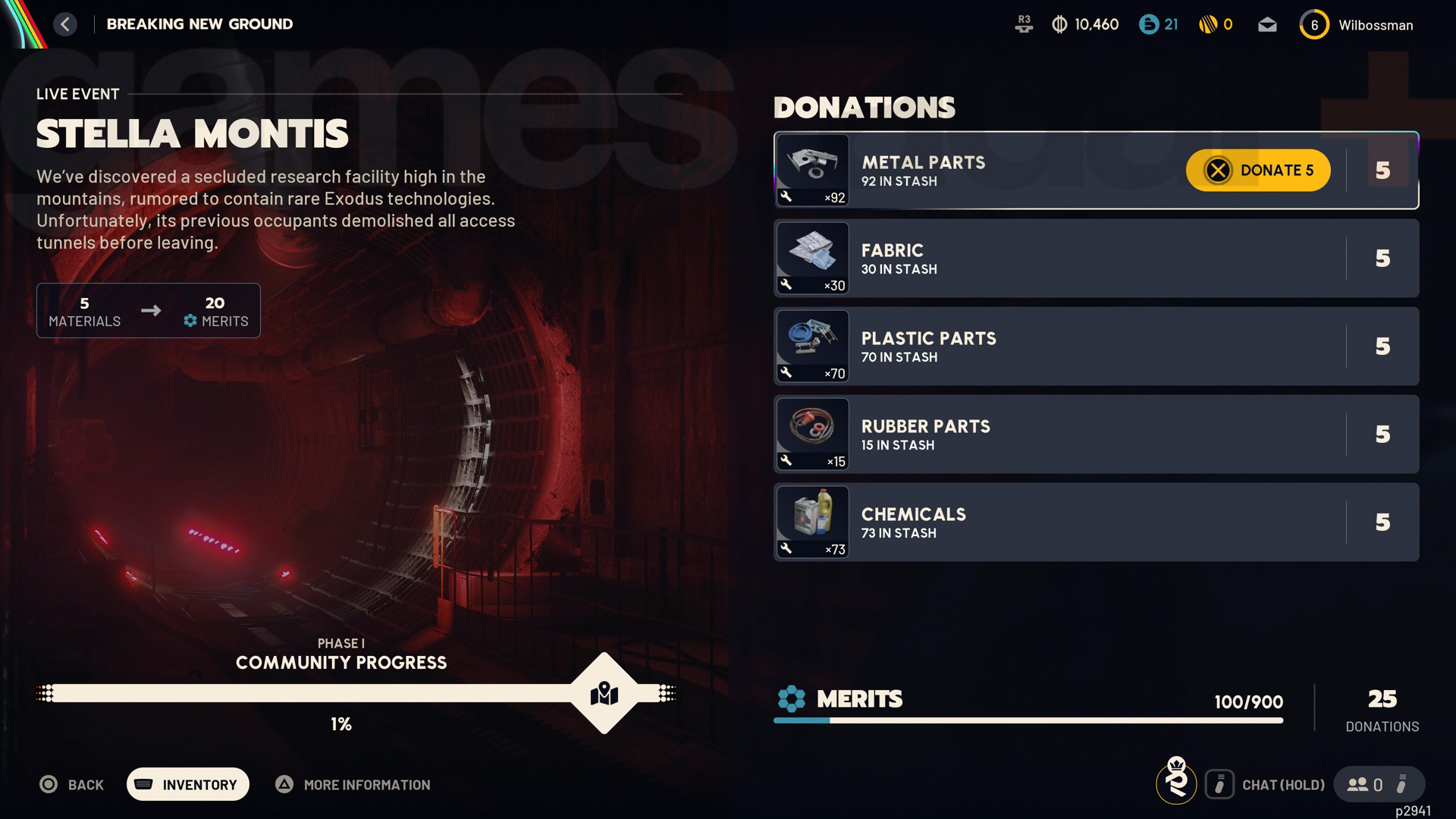The image size is (1456, 819).
Task: Select the Chemicals bottle icon
Action: tap(812, 521)
